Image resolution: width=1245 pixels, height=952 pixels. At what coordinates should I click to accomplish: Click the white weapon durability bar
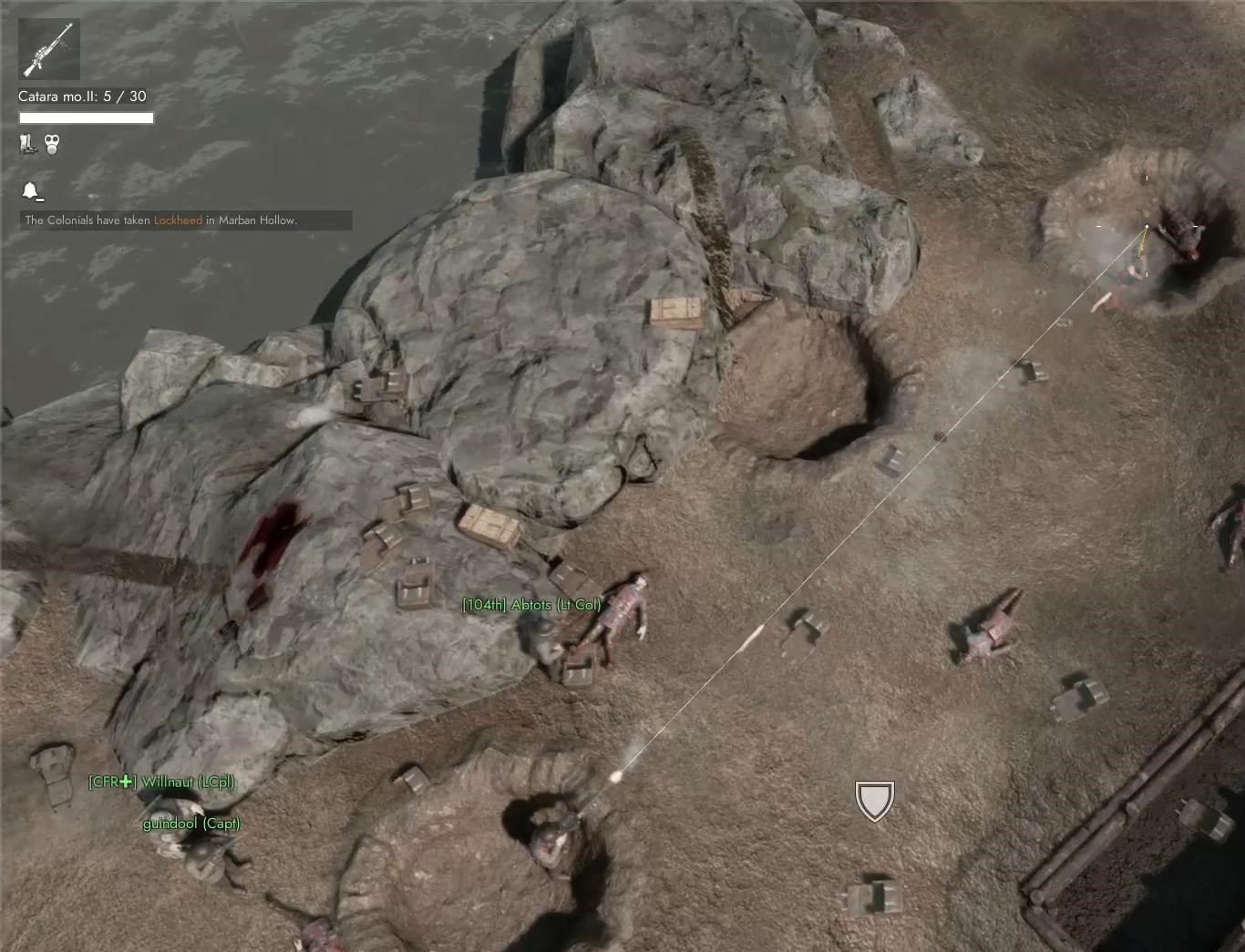click(85, 118)
